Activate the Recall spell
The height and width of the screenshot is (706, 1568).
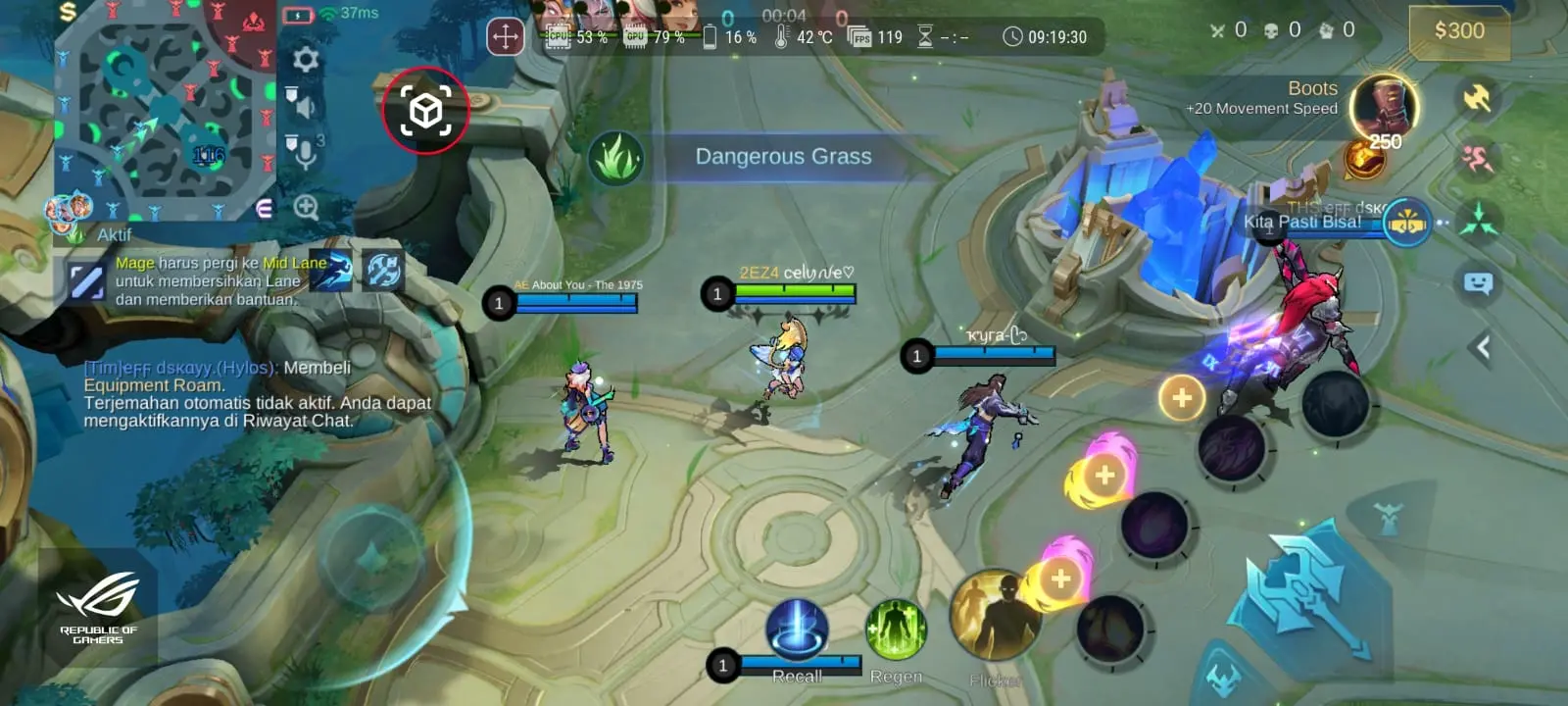tap(797, 631)
